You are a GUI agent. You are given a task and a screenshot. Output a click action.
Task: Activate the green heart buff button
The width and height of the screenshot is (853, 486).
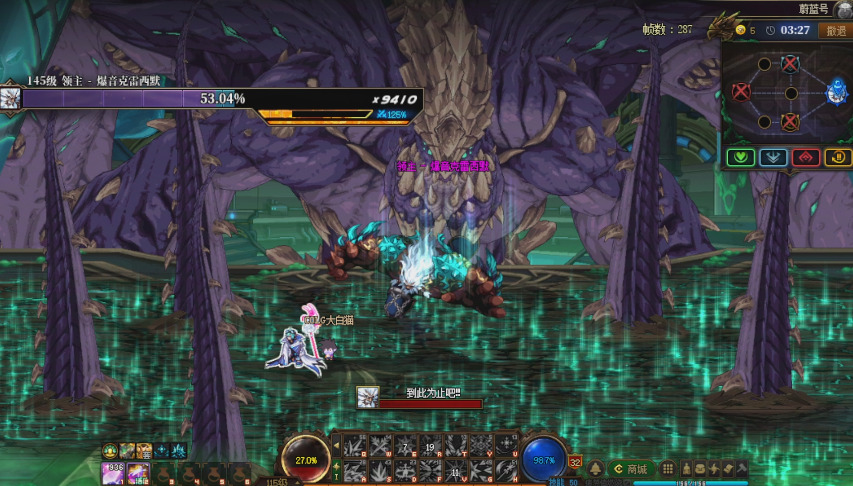tap(740, 157)
